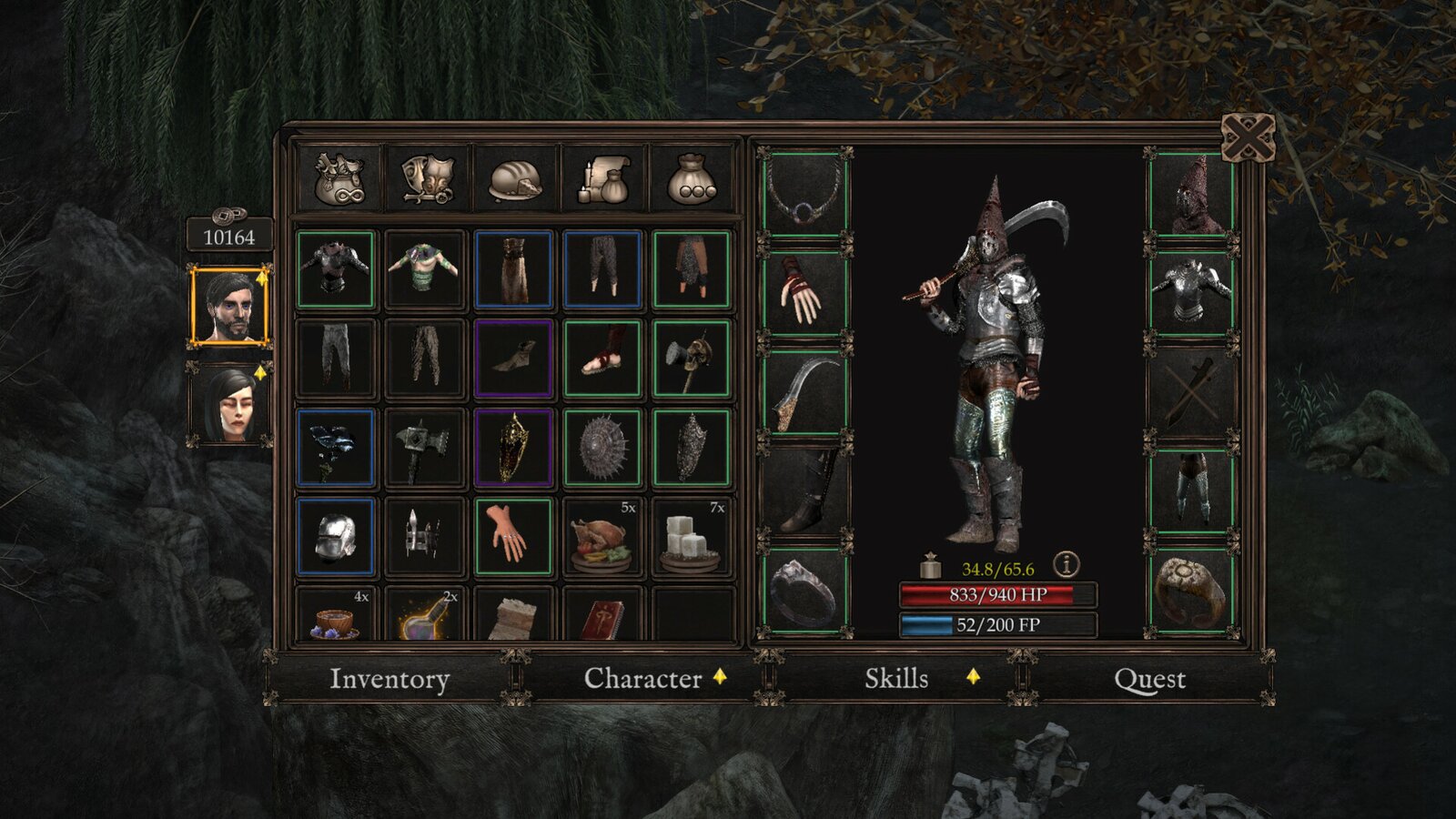The image size is (1456, 819).
Task: Open the Skills tab
Action: point(895,679)
